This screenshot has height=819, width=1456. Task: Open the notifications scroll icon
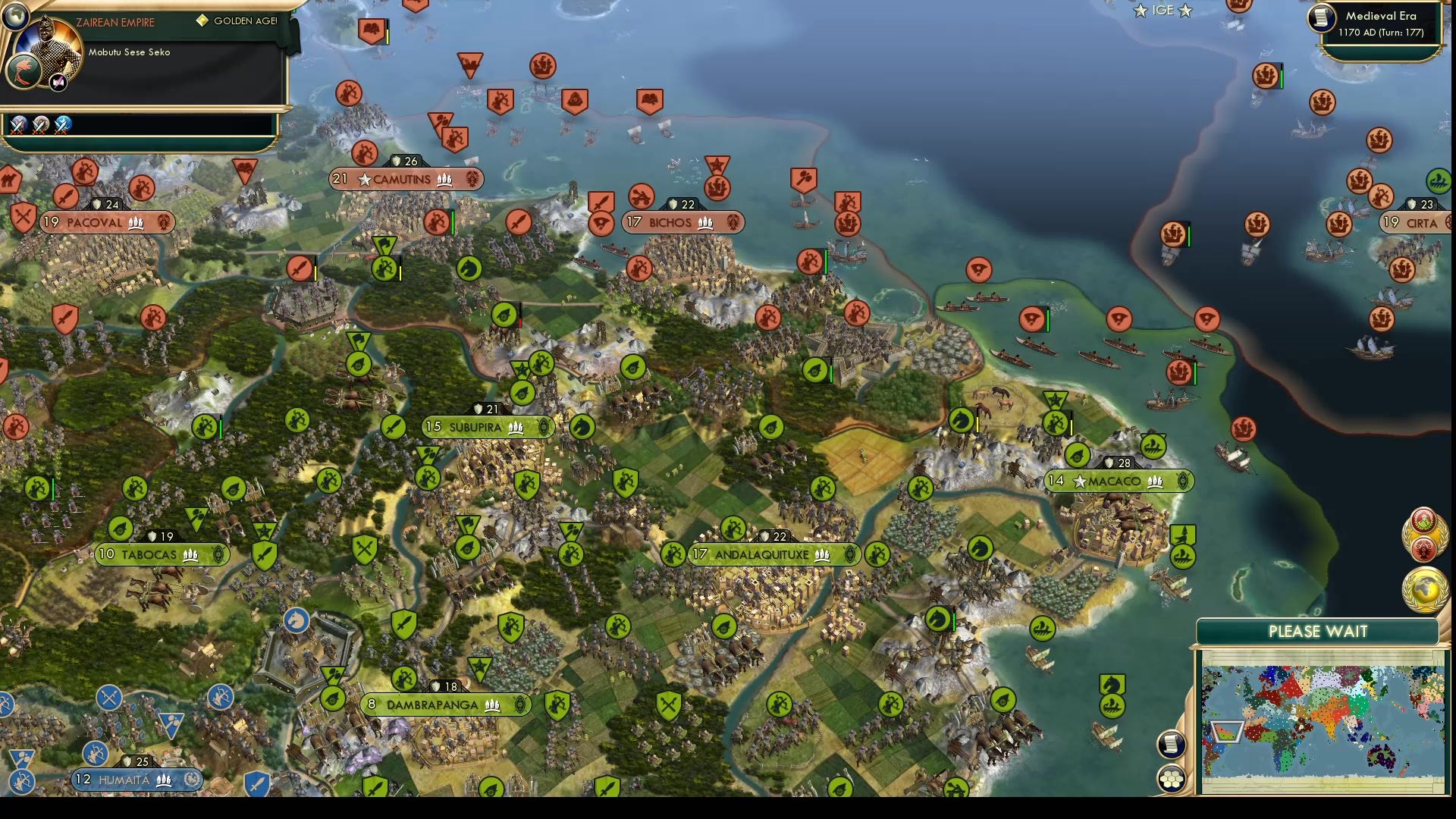tap(1170, 742)
